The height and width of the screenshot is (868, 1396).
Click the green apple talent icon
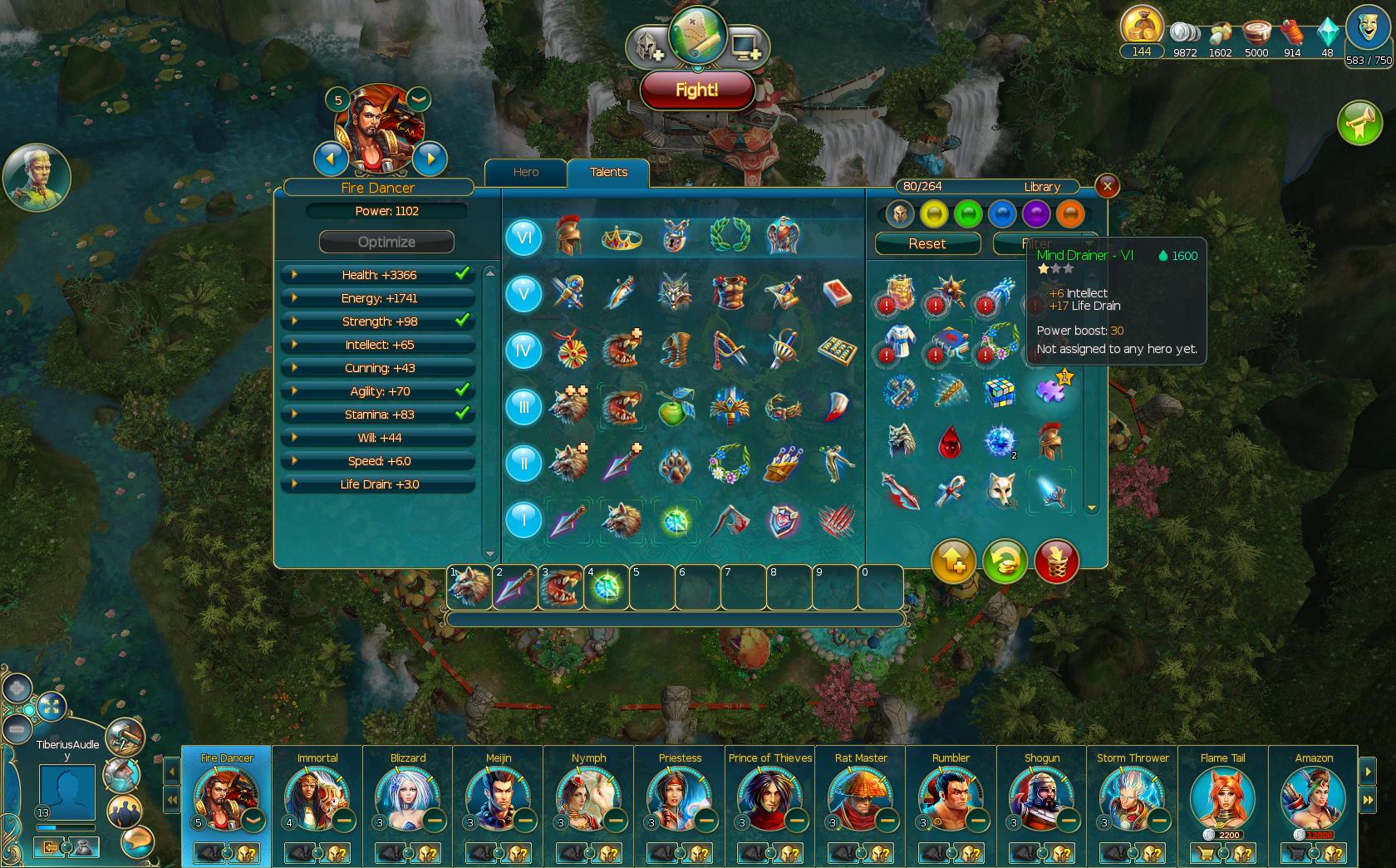click(675, 408)
